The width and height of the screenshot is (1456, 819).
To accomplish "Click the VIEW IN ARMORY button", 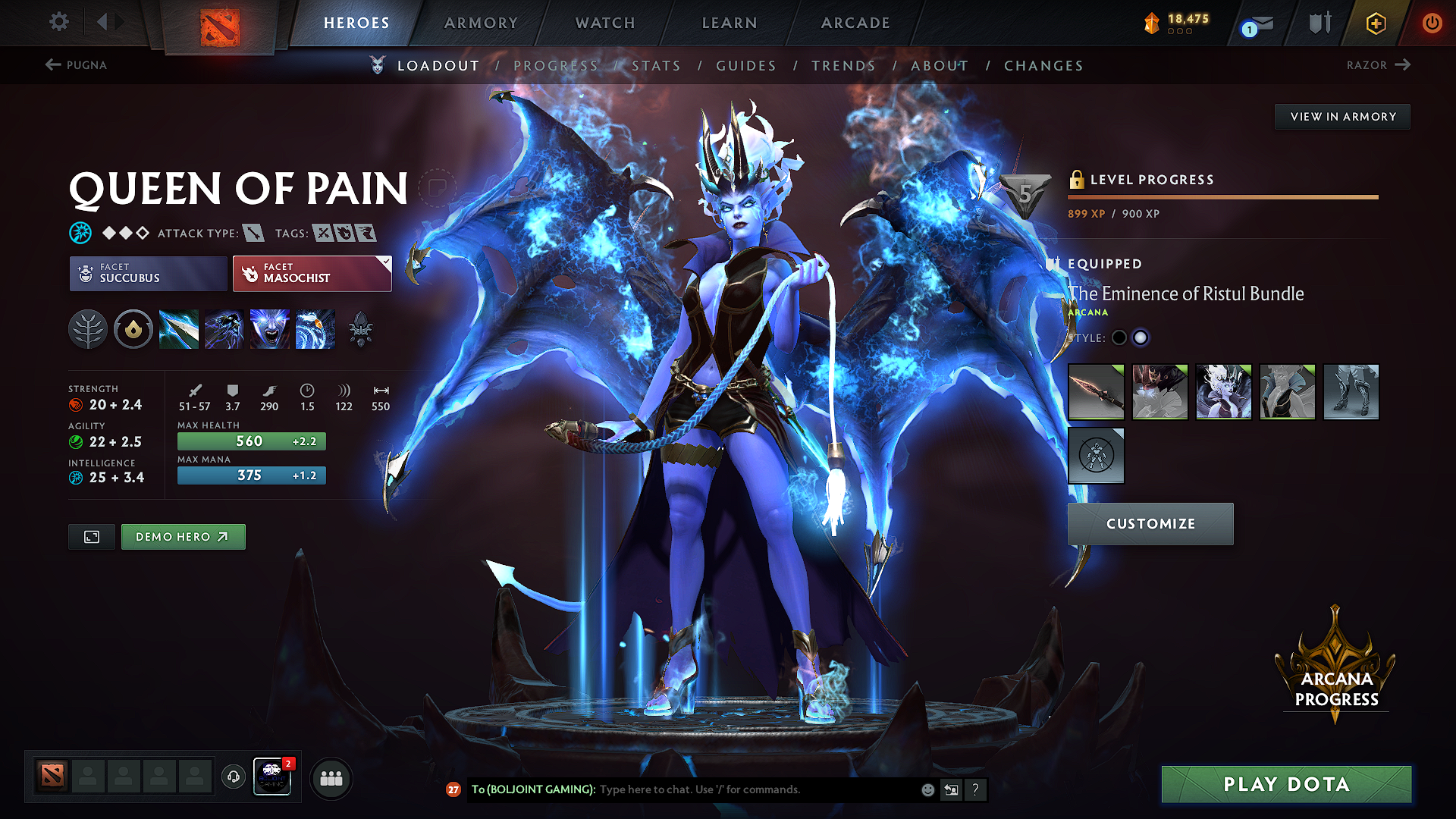I will (x=1341, y=116).
